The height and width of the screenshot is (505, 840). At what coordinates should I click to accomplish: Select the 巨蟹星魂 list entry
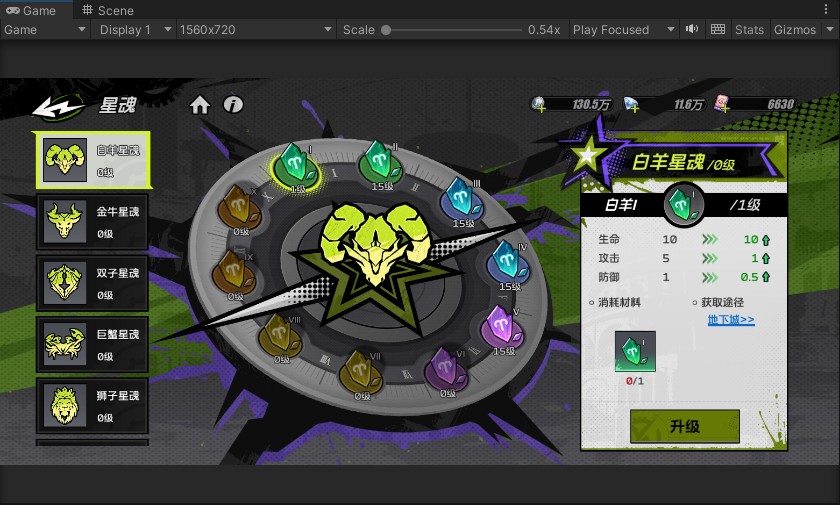92,345
